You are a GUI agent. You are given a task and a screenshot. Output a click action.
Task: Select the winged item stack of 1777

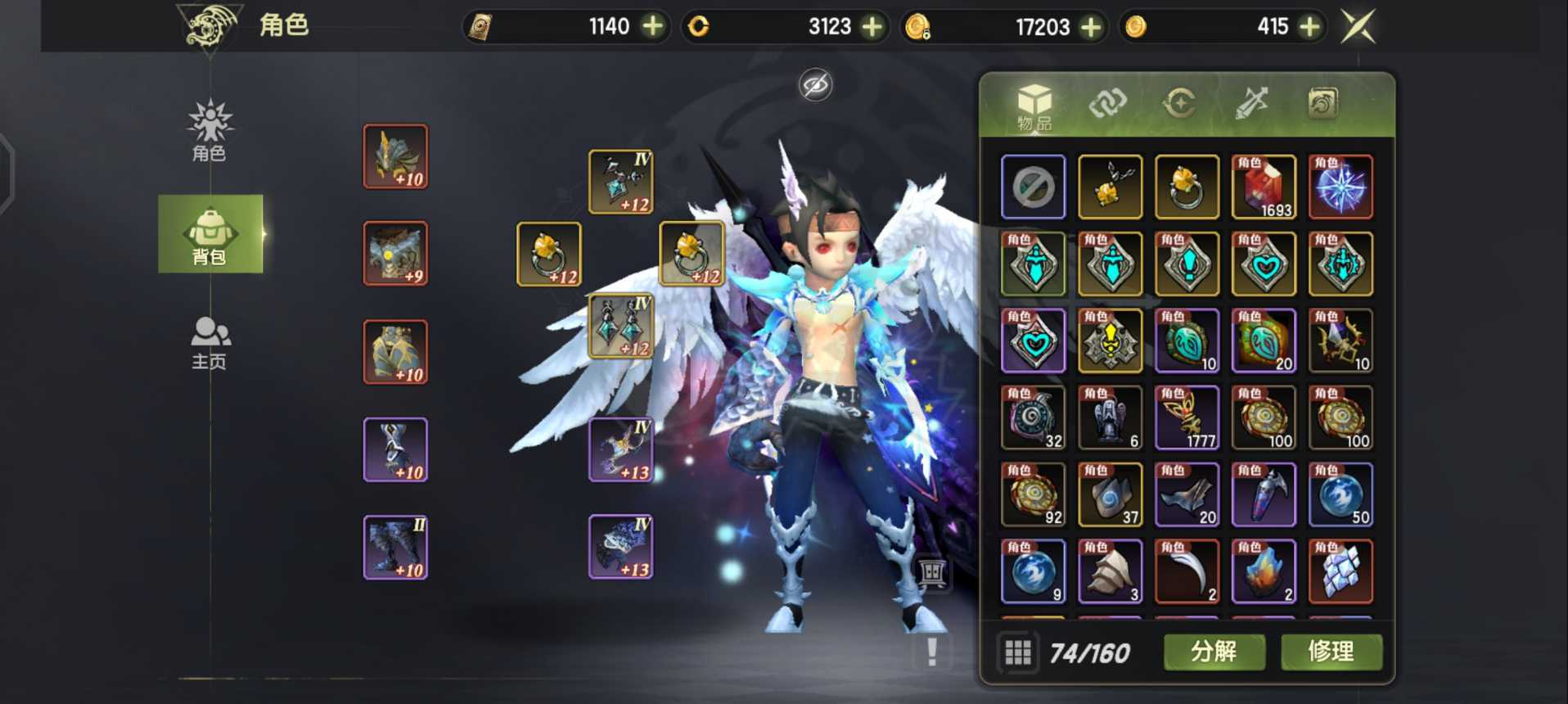(1187, 418)
